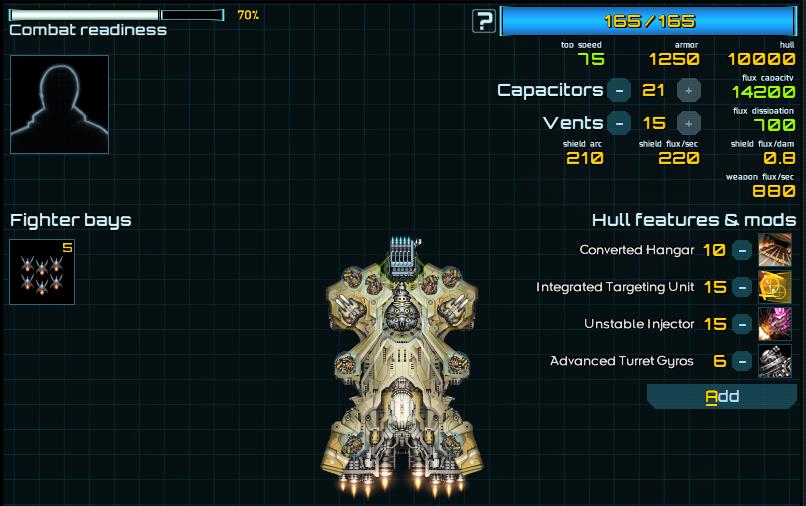
Task: Open the fighter bay wing slot
Action: click(x=42, y=271)
